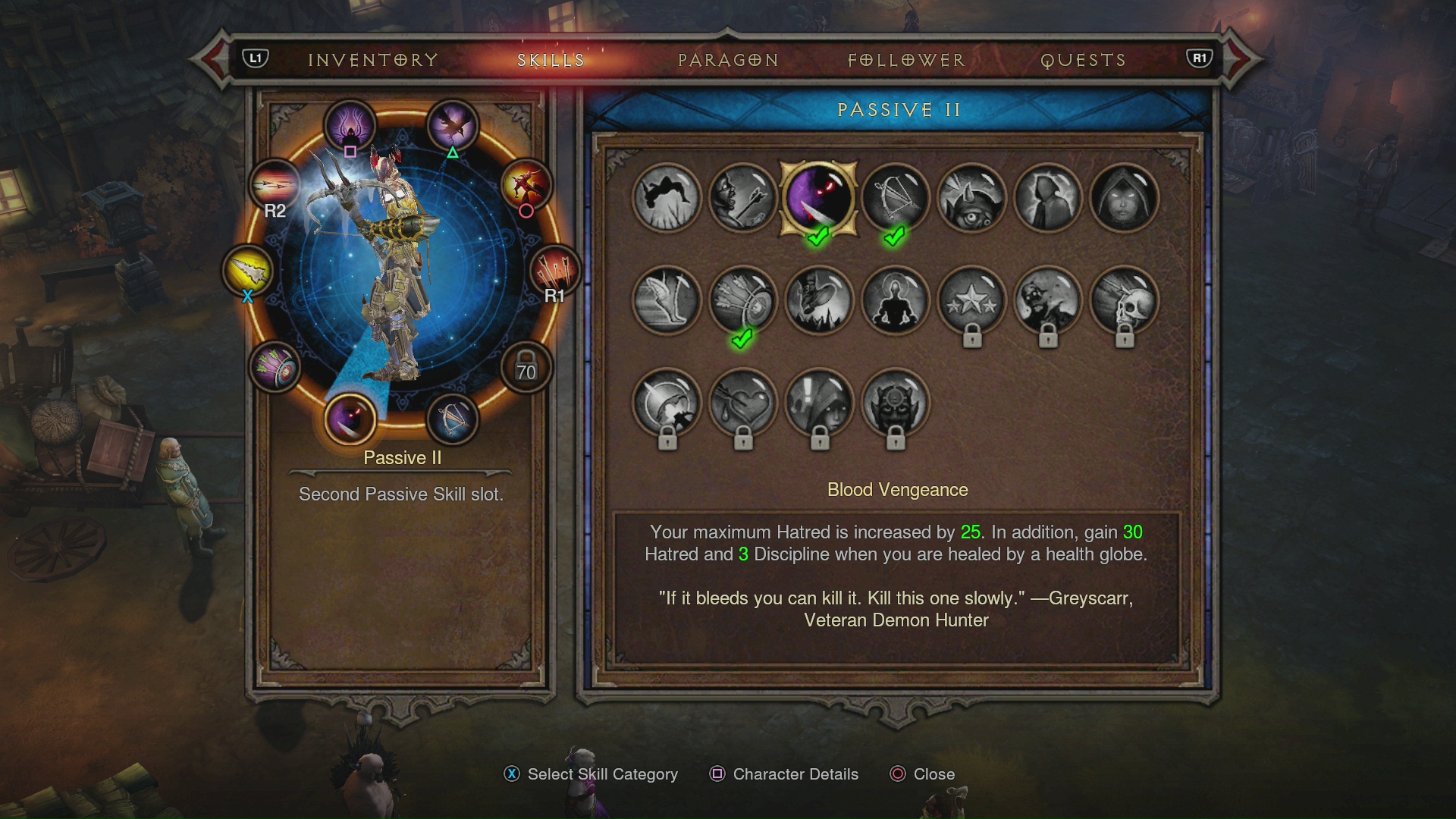Open the Paragon tab

[x=728, y=60]
